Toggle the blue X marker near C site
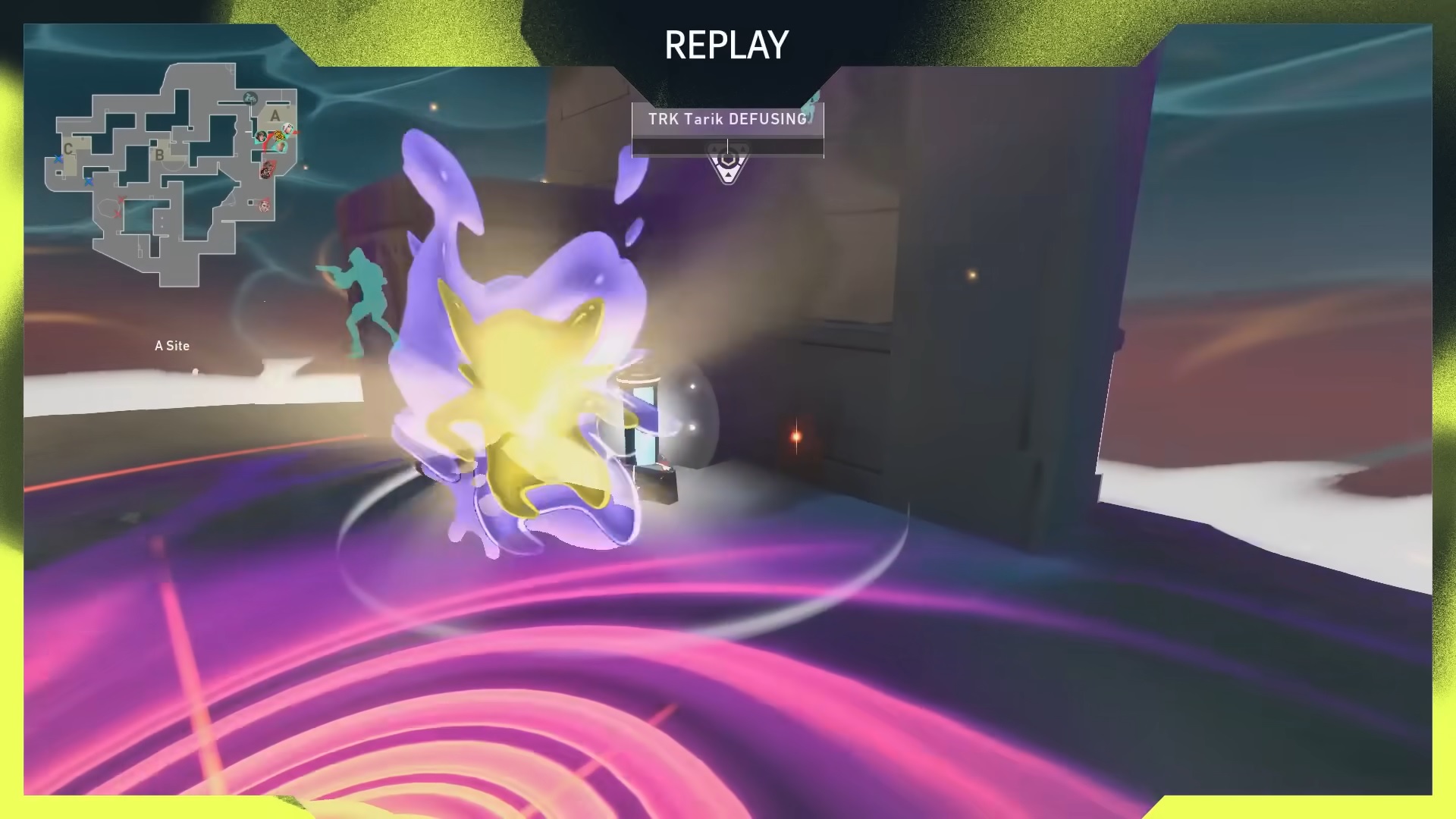The image size is (1456, 819). 58,158
